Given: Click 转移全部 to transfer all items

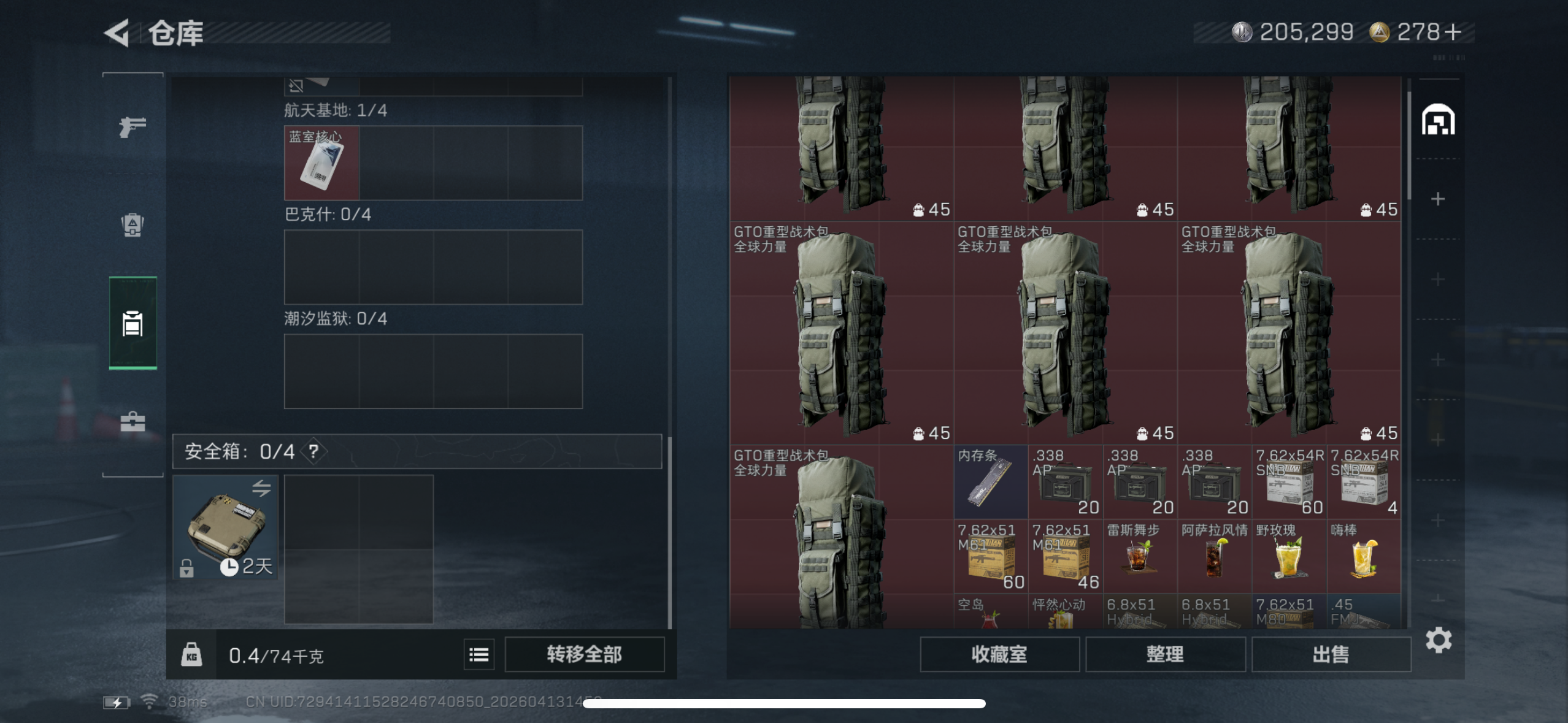Looking at the screenshot, I should coord(585,654).
